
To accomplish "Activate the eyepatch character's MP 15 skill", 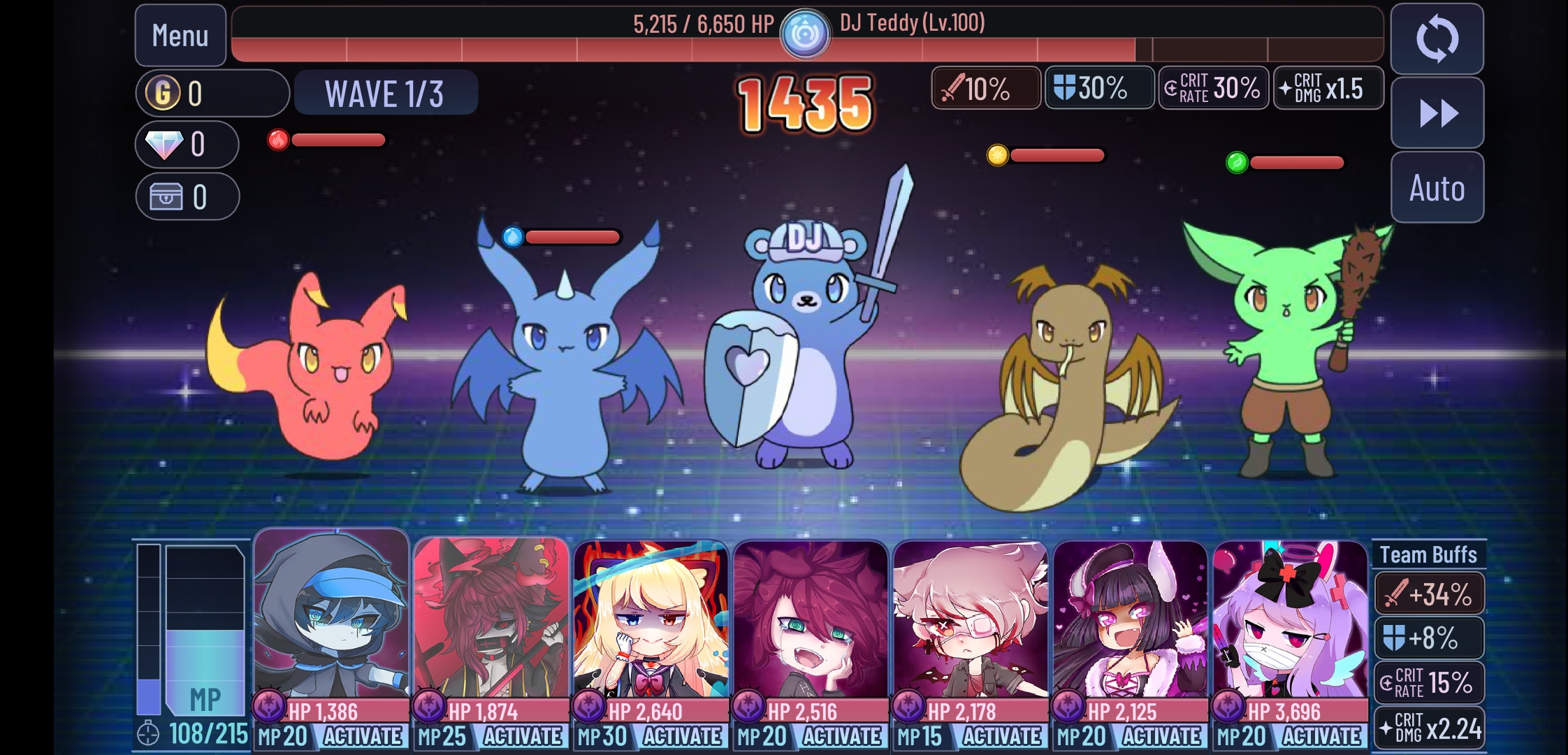I will 1002,736.
